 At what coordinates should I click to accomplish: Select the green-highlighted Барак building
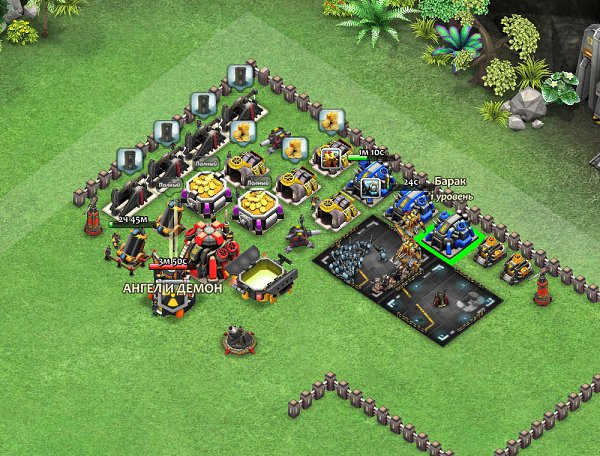coord(449,237)
